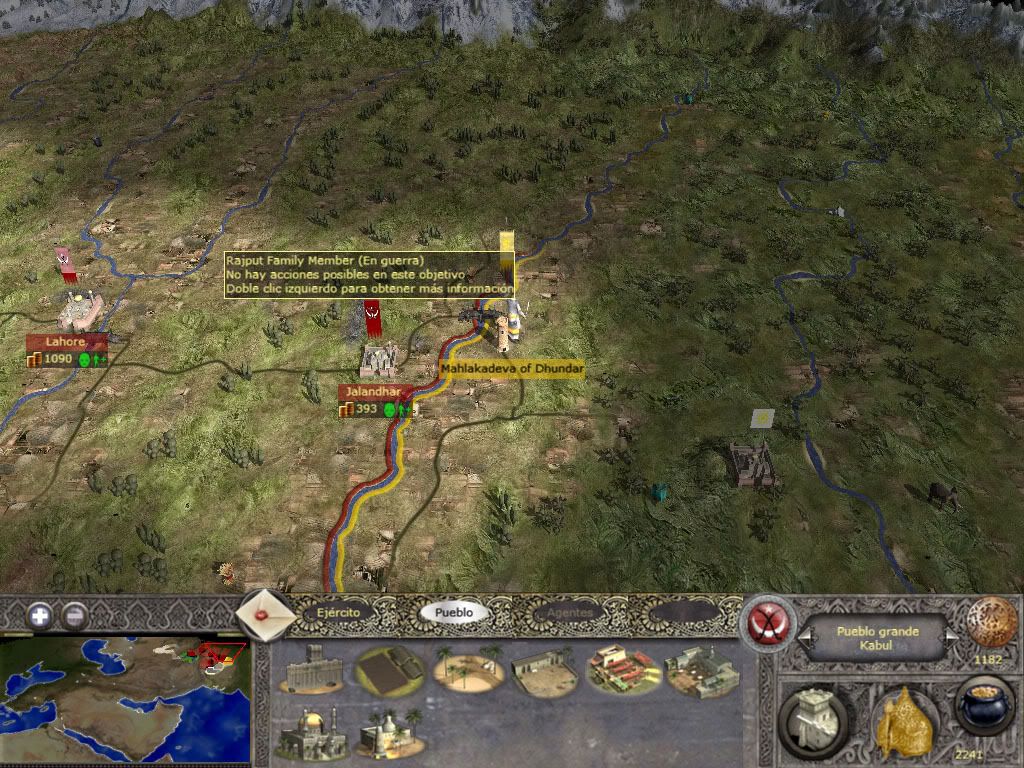Go to next settlement with right arrow

coord(951,636)
